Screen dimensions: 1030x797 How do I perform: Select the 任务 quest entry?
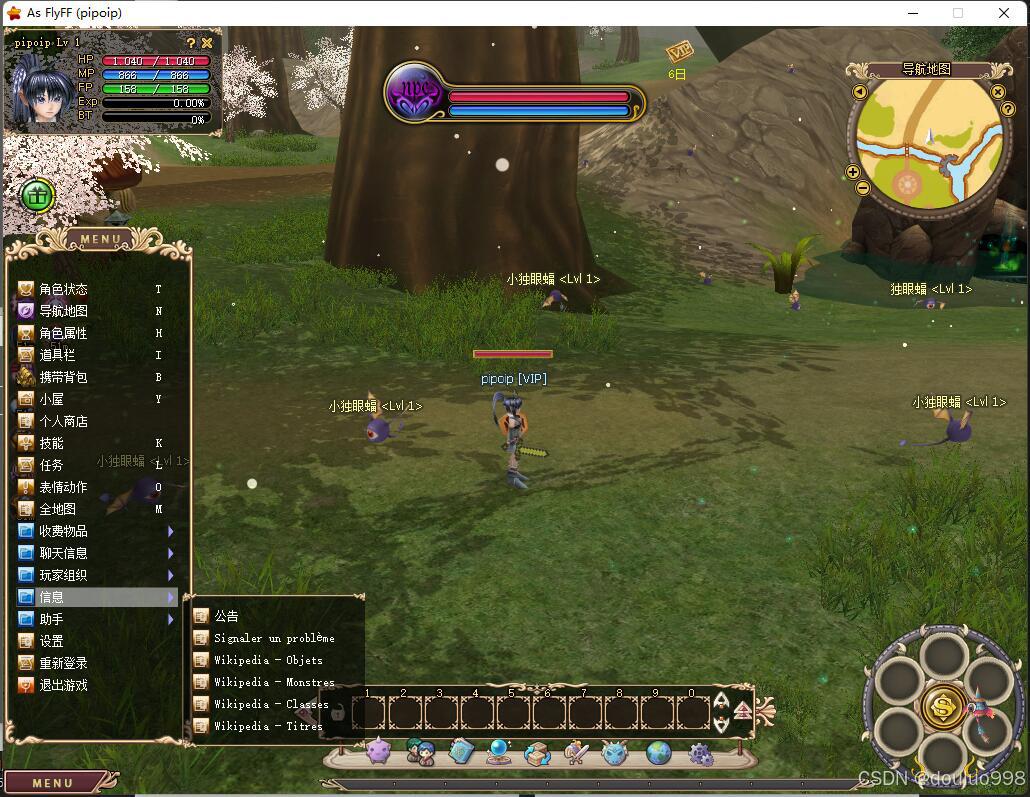pyautogui.click(x=51, y=465)
